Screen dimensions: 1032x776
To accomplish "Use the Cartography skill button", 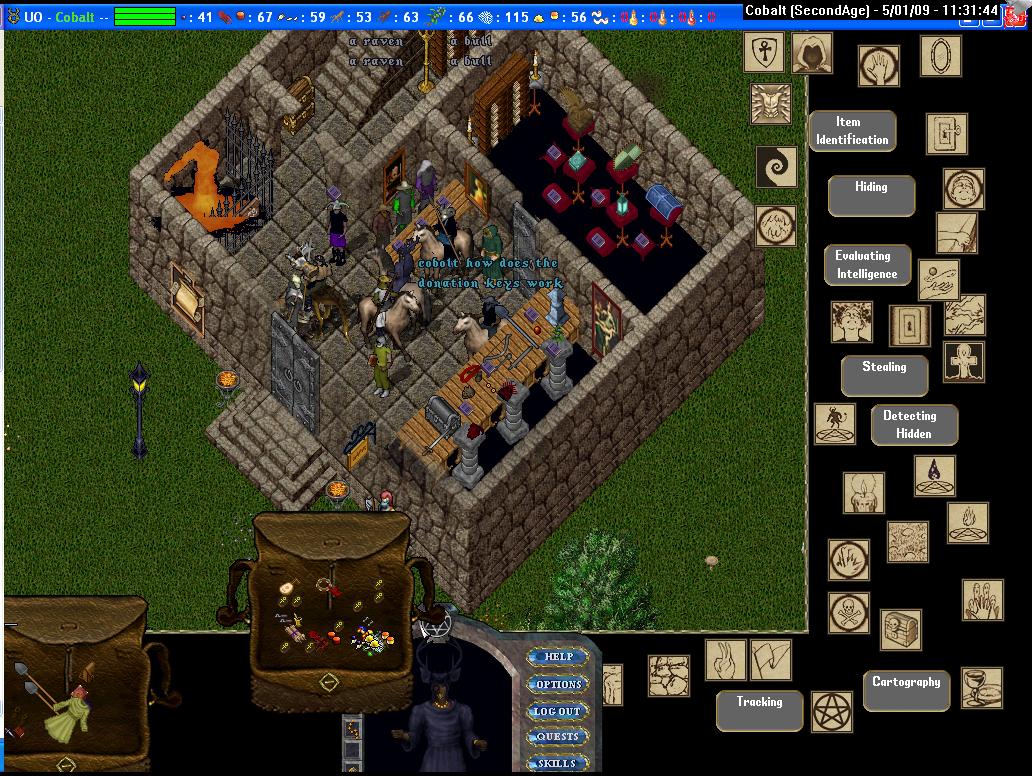I will click(x=906, y=690).
